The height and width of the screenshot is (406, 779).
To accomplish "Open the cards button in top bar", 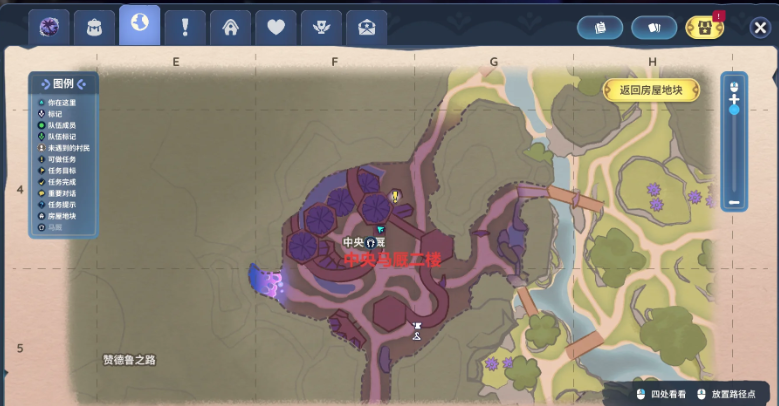I will click(654, 28).
